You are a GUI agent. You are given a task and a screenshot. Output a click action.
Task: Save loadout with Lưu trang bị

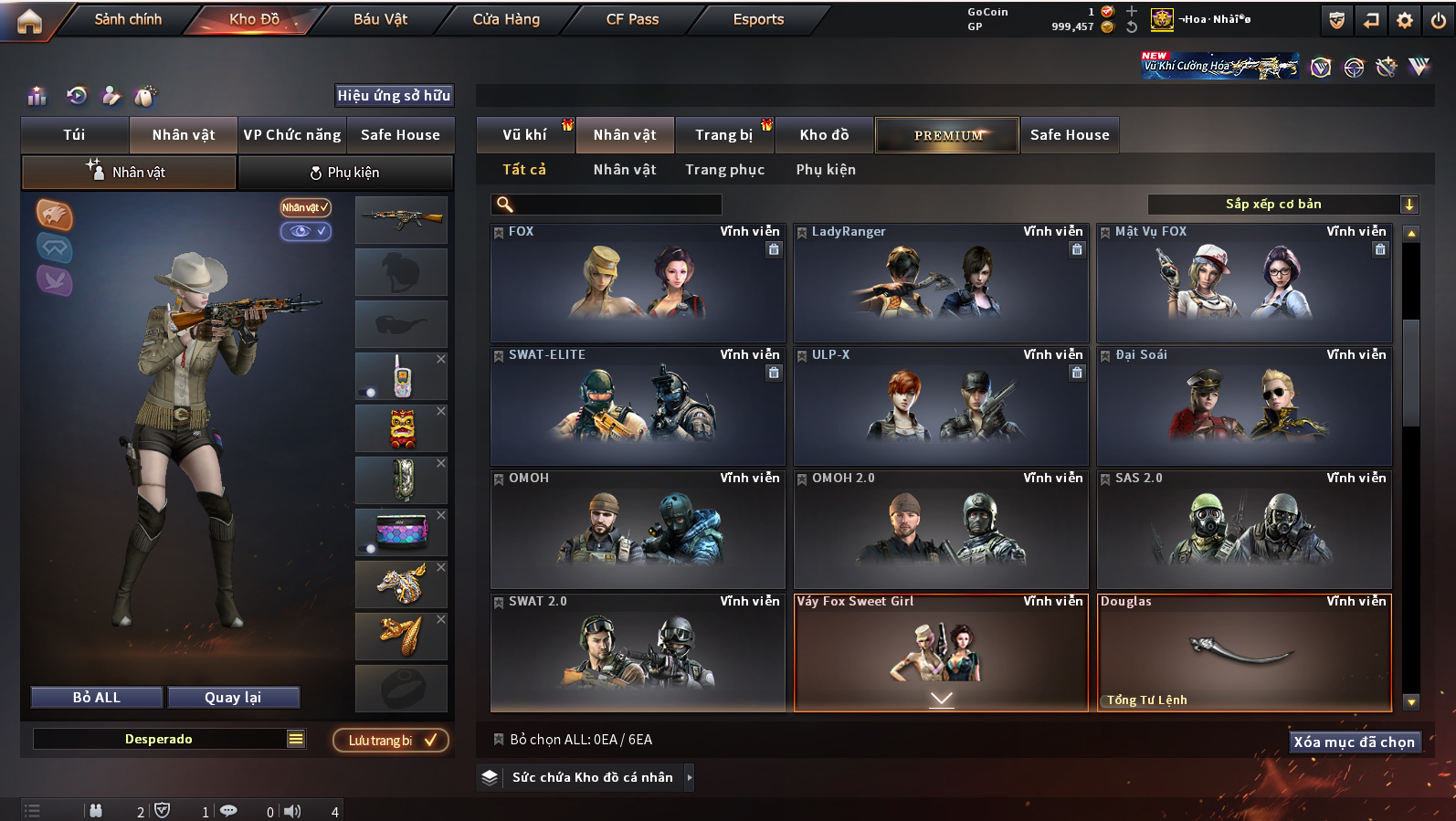click(391, 741)
